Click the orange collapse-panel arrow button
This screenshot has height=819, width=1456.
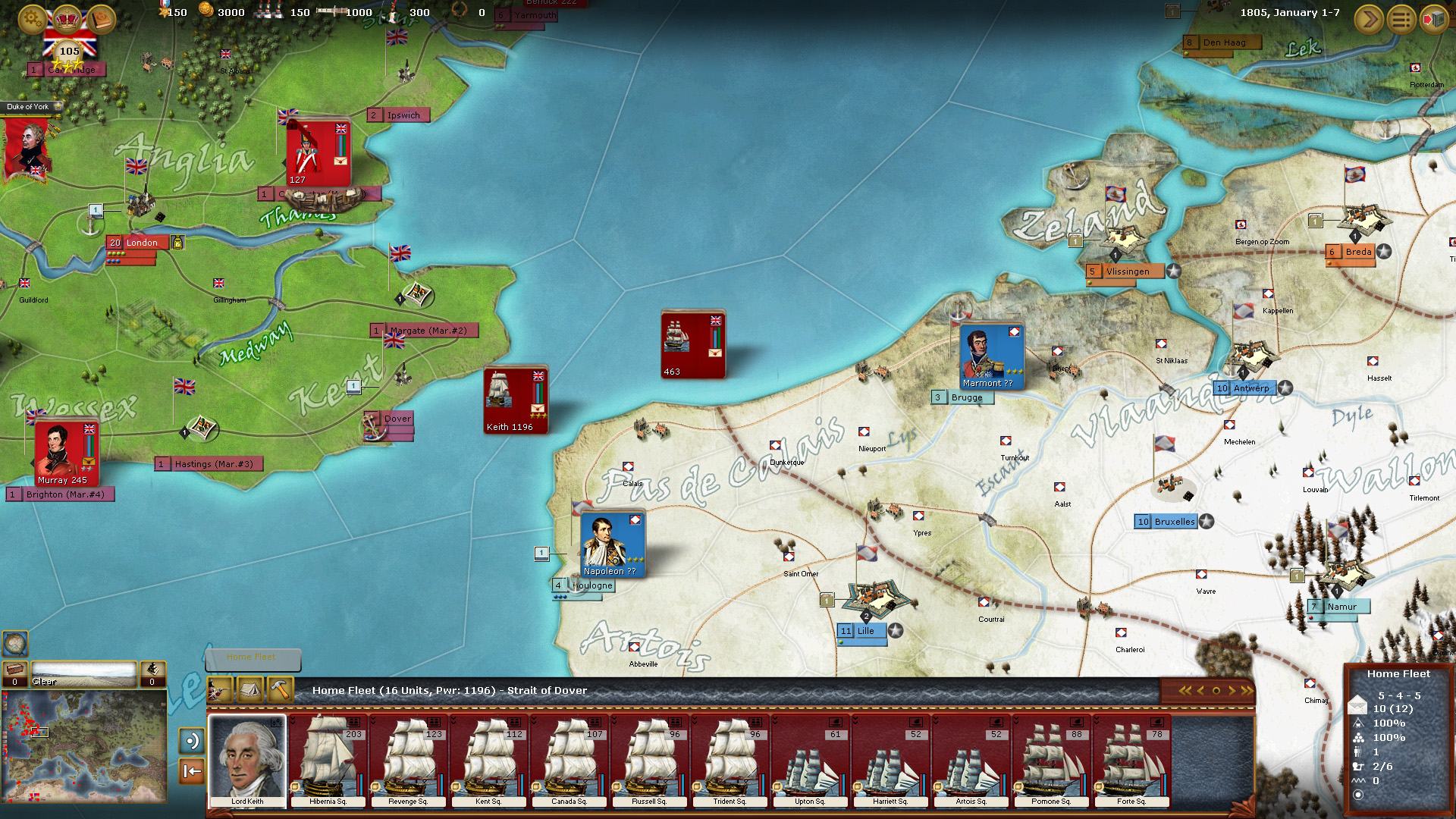192,771
